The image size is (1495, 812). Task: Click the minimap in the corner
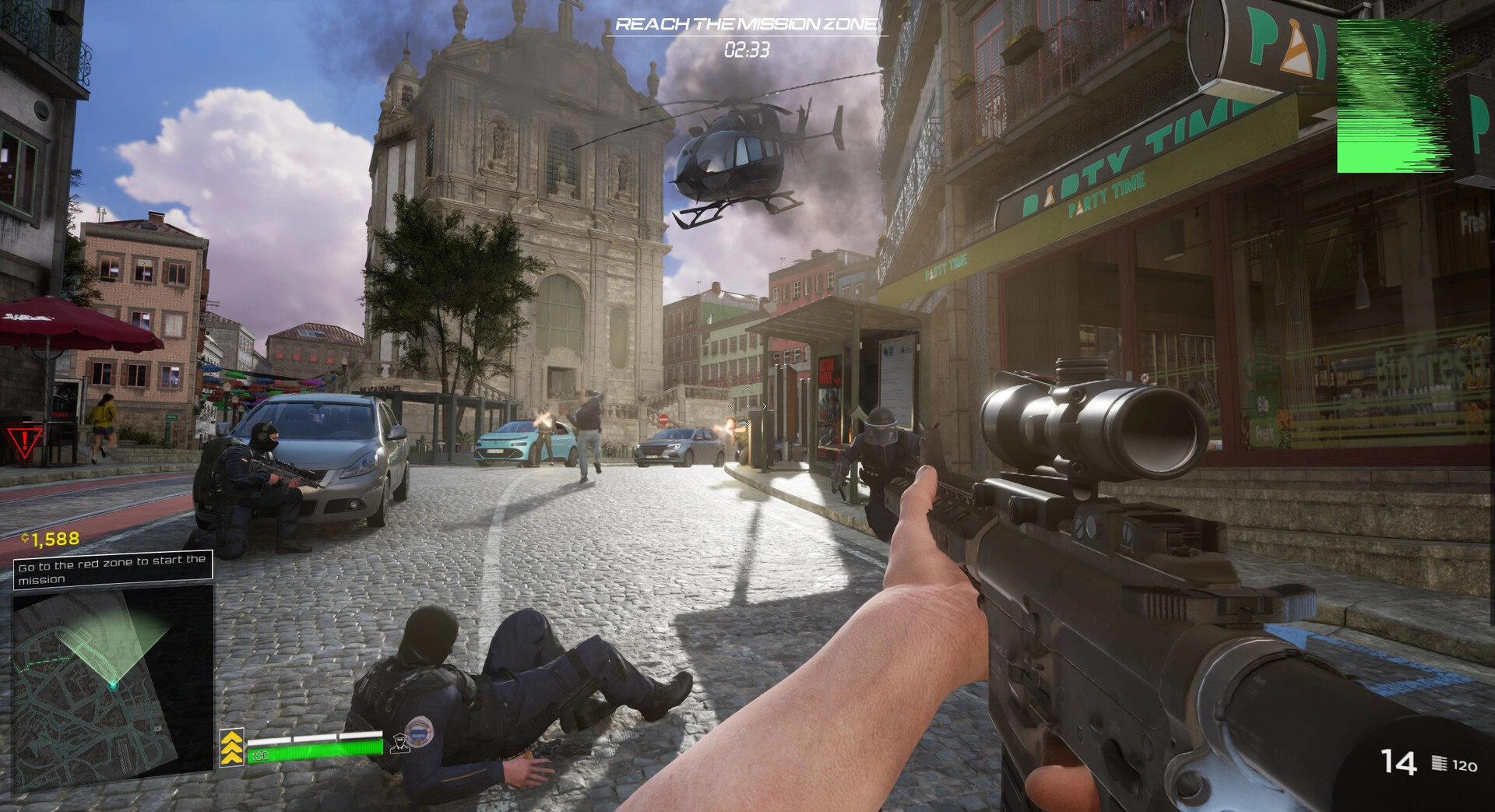[113, 678]
